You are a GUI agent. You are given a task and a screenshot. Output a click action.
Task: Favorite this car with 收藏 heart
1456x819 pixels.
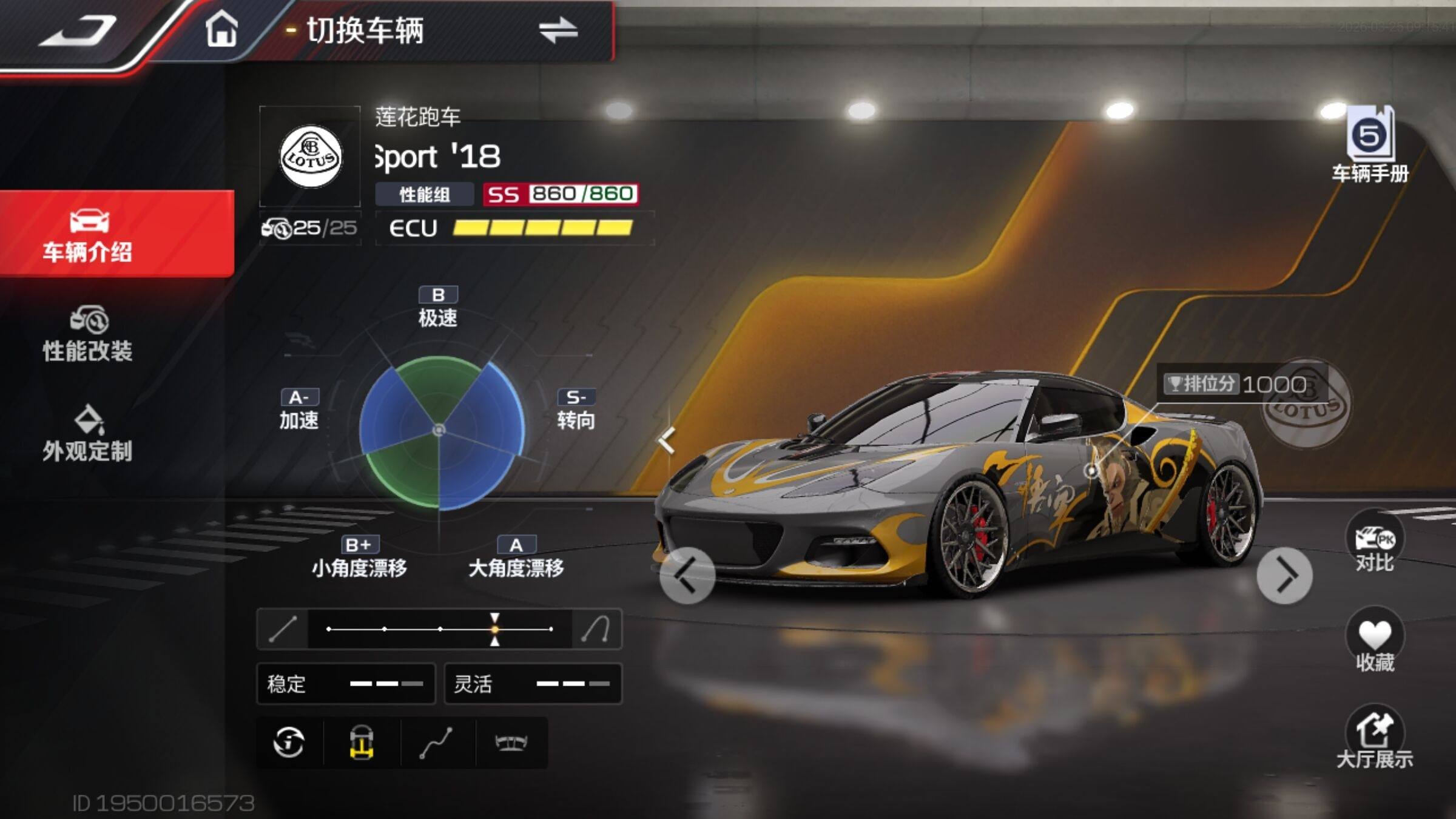pyautogui.click(x=1374, y=643)
